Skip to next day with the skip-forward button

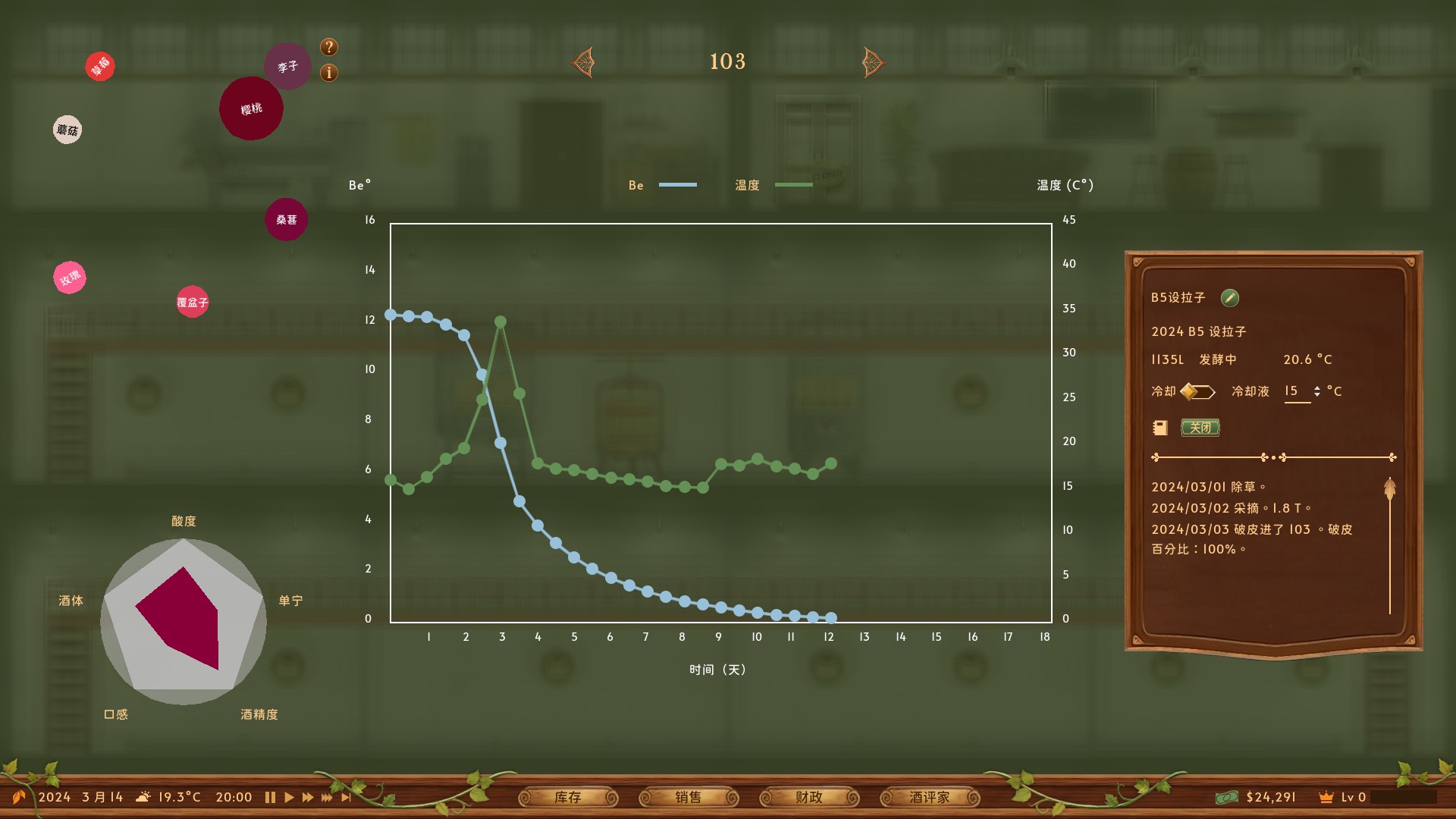347,797
